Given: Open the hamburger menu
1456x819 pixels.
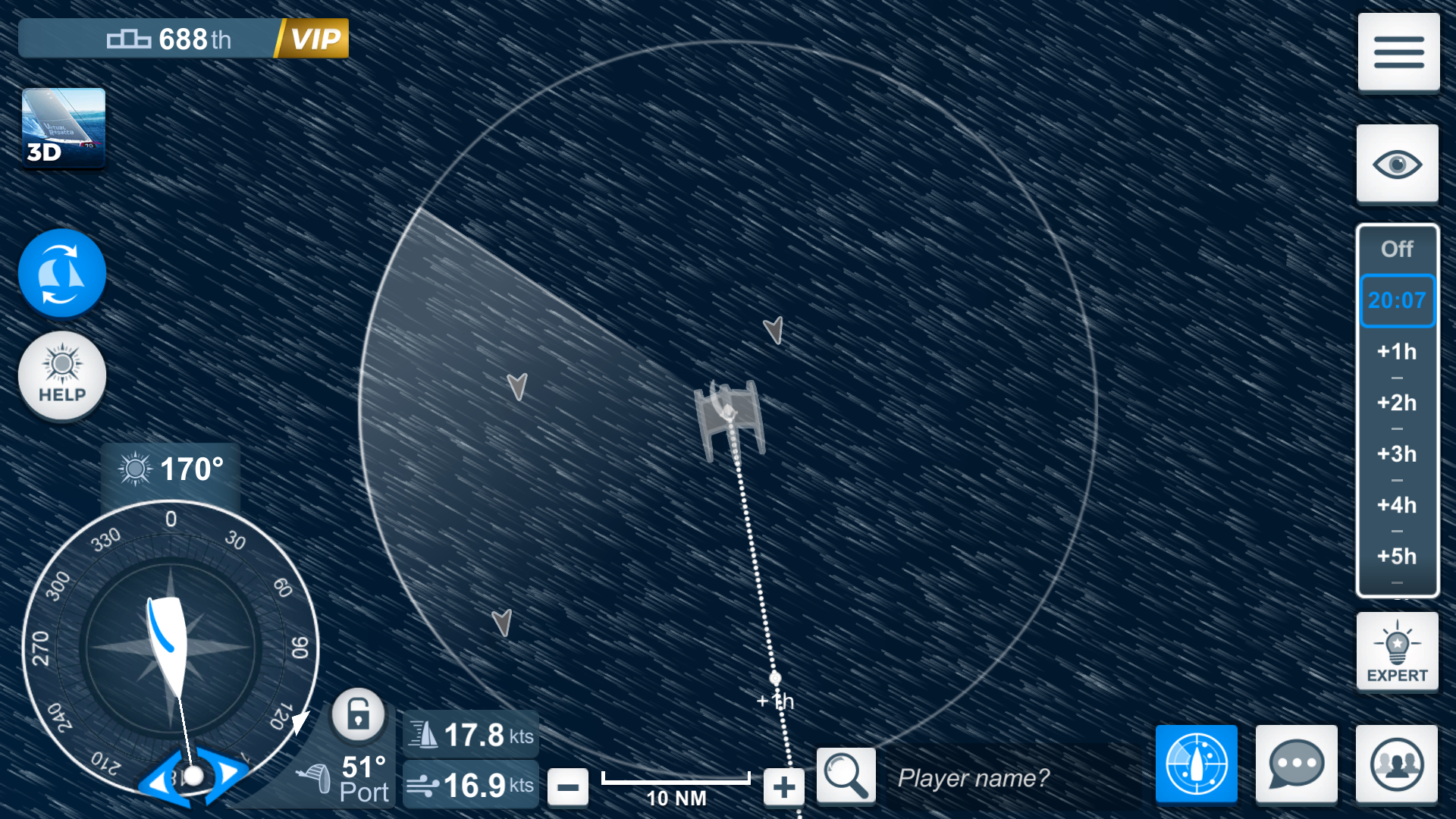Looking at the screenshot, I should [1398, 52].
